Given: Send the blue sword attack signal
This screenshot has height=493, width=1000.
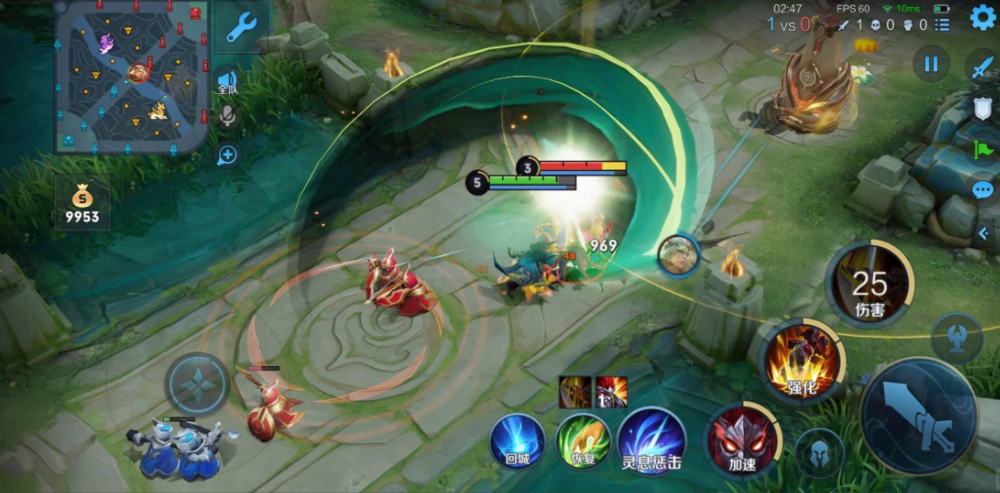Looking at the screenshot, I should 981,66.
